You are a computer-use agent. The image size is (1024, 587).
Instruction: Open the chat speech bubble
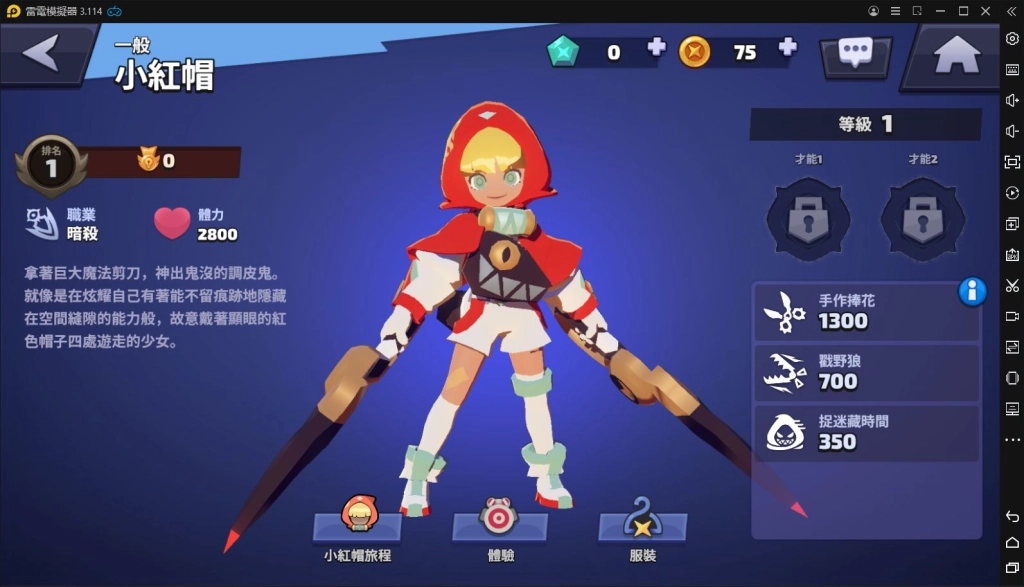click(x=855, y=53)
